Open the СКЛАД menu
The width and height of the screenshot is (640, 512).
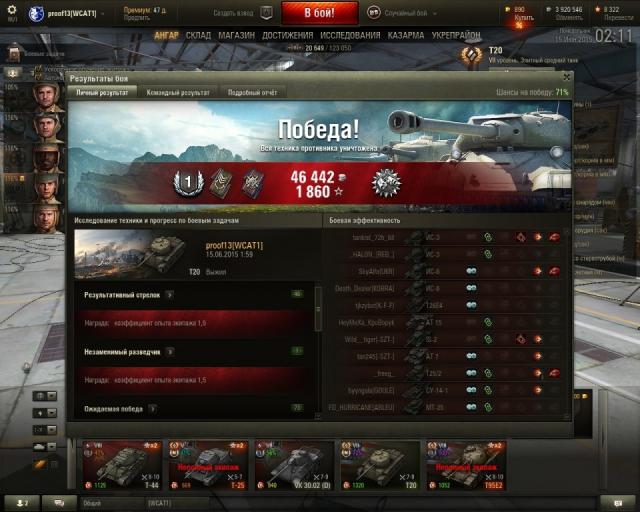coord(198,35)
